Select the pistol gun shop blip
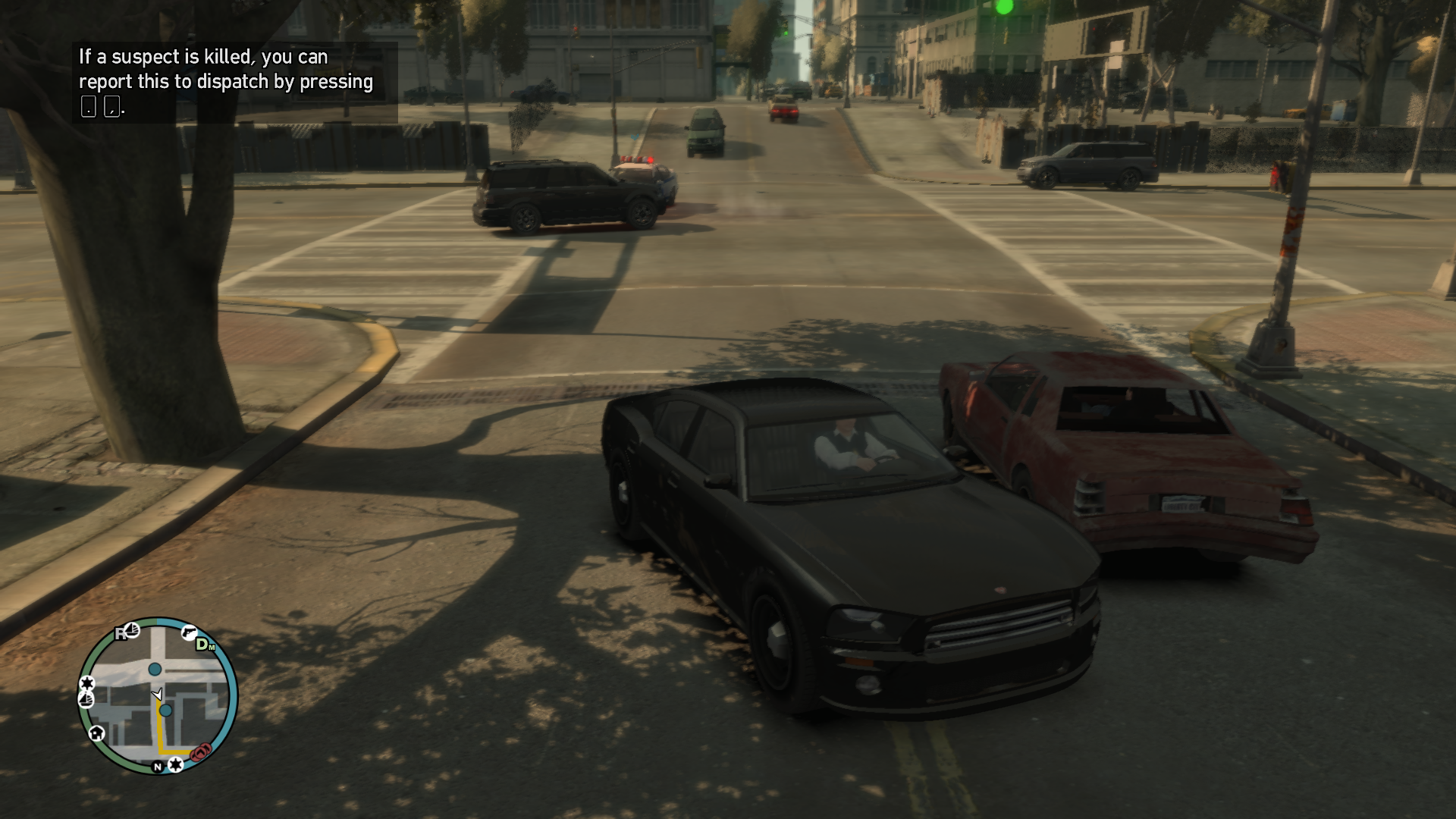 (x=189, y=632)
